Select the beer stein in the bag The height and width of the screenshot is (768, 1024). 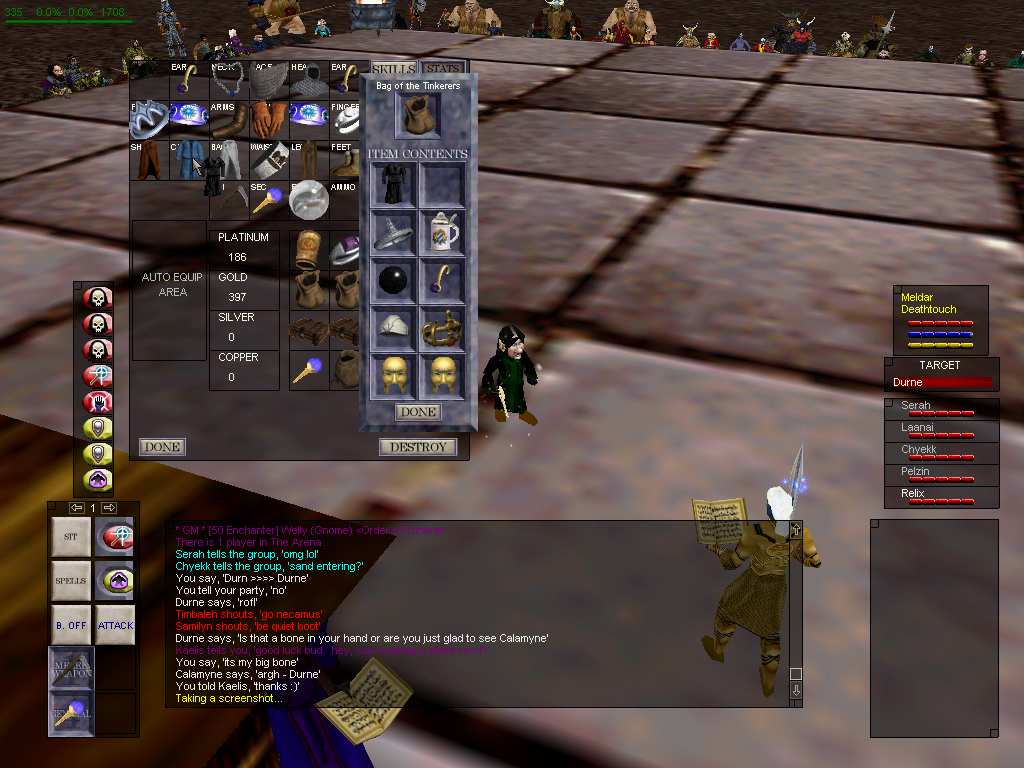pyautogui.click(x=441, y=233)
